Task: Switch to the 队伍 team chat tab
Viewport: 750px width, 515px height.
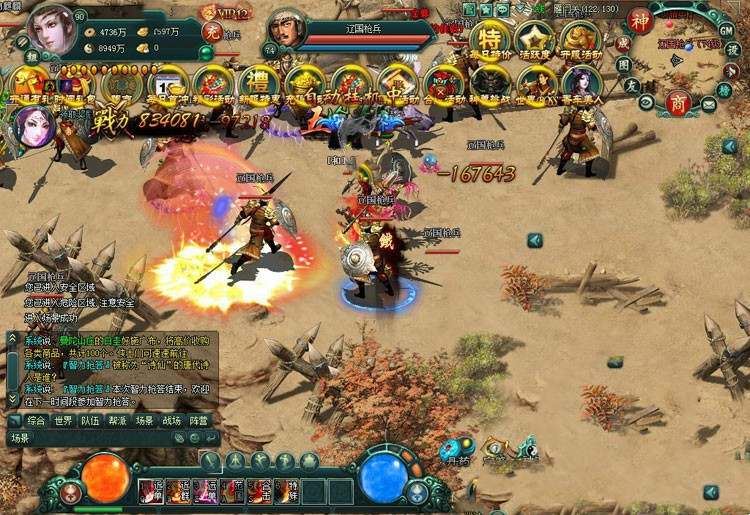Action: pyautogui.click(x=91, y=421)
